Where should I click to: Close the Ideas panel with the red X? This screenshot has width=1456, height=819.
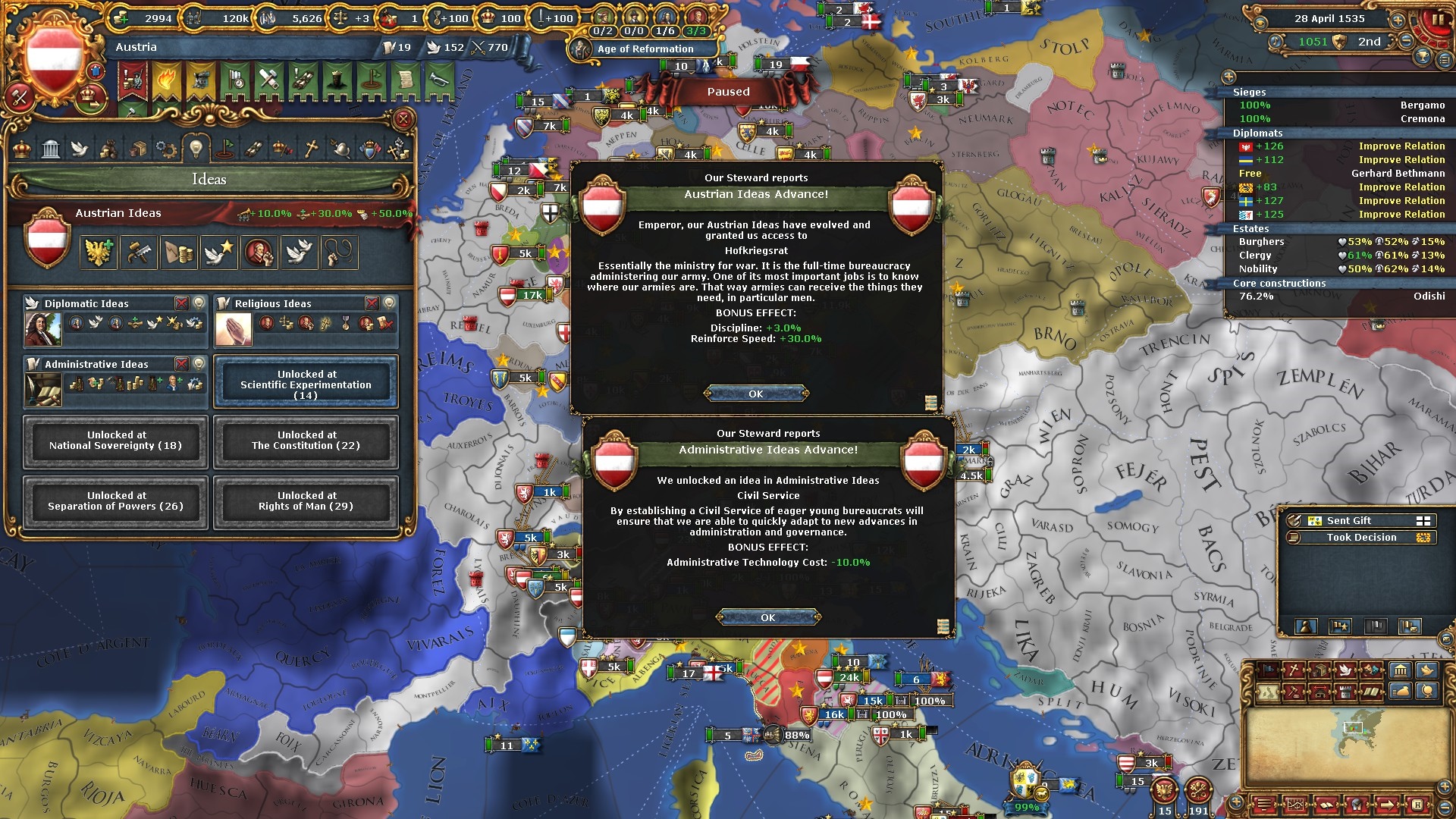(x=403, y=119)
